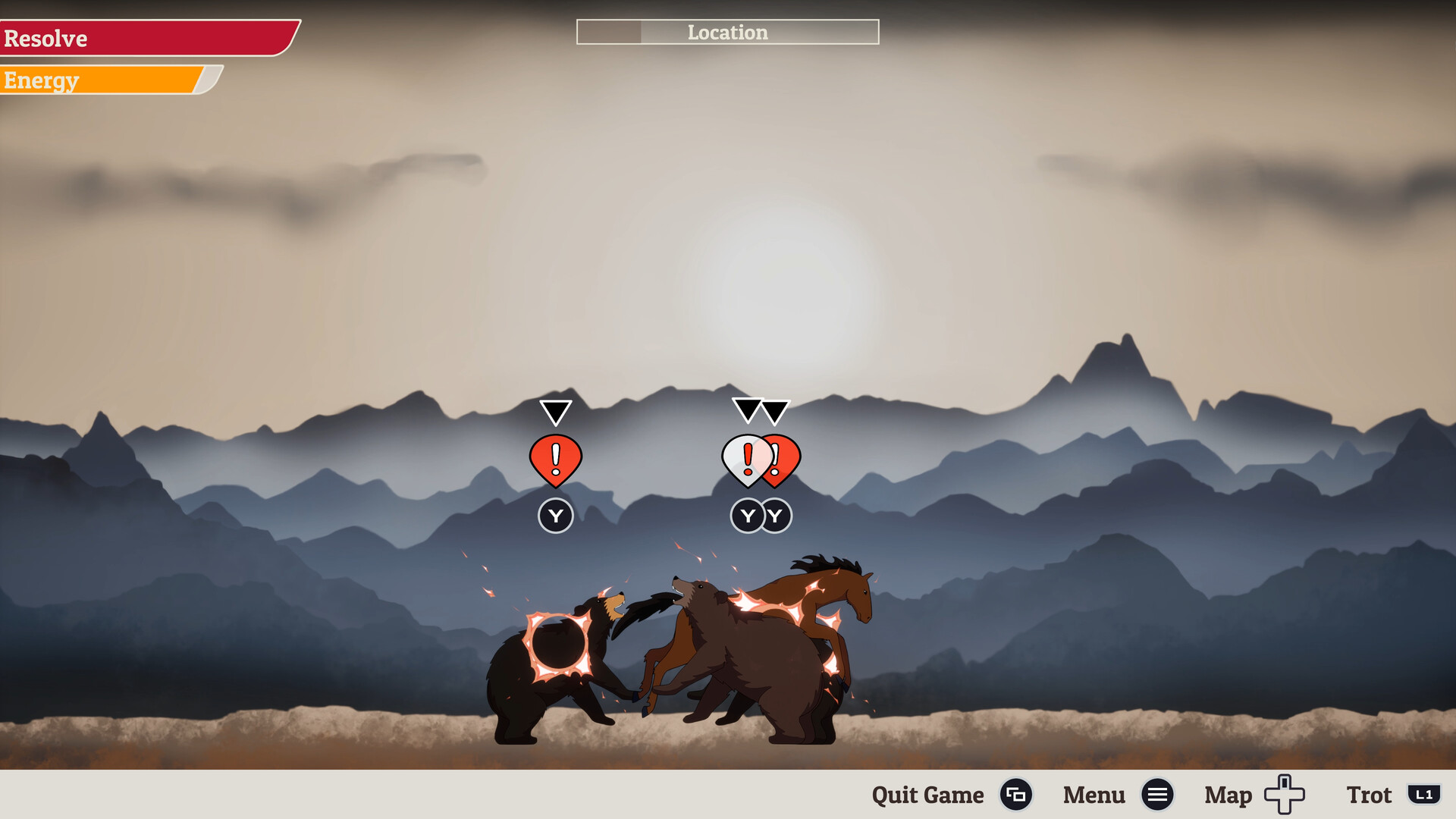Image resolution: width=1456 pixels, height=819 pixels.
Task: Click the controller icon beside Quit Game
Action: click(1017, 795)
